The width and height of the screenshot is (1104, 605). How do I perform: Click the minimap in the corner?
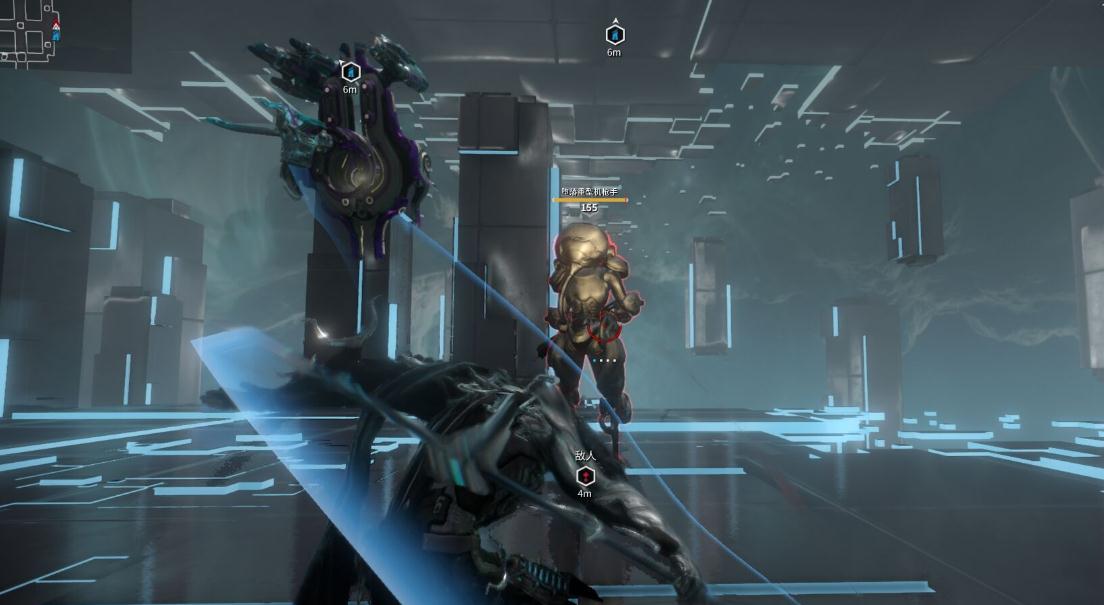(60, 33)
